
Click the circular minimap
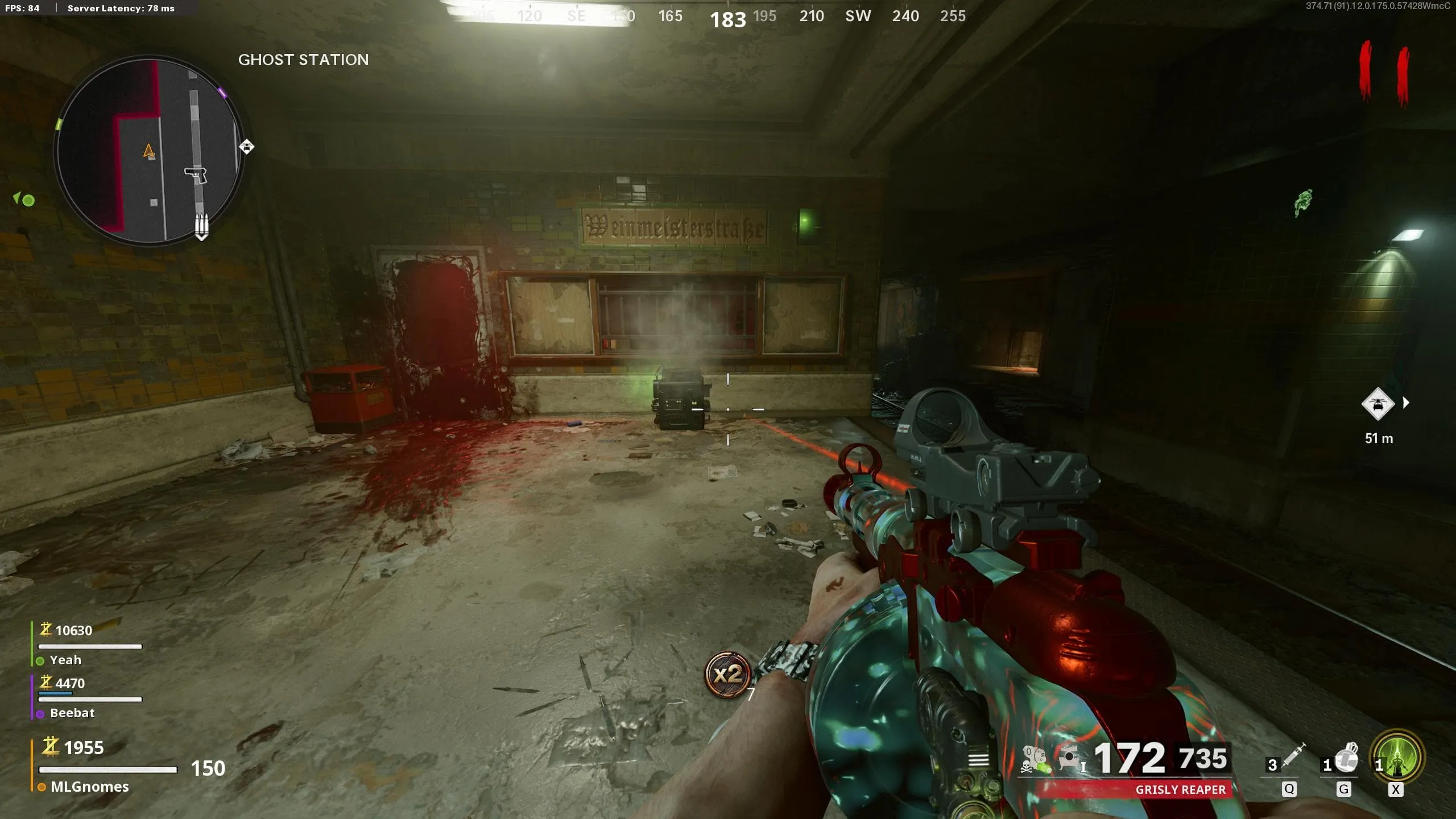pos(149,151)
